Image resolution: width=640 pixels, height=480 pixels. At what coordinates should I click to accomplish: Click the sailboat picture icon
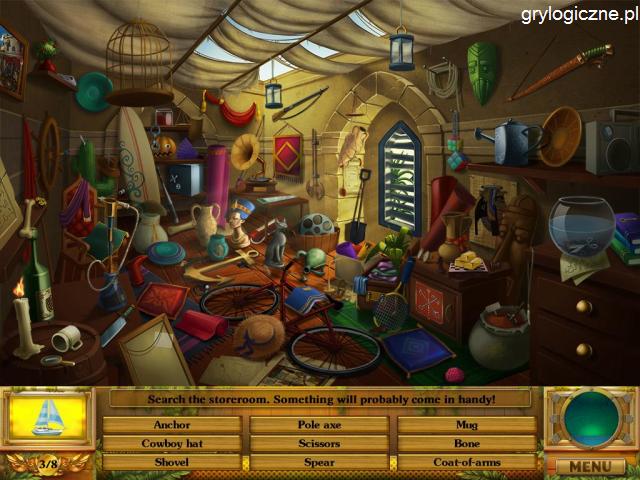pyautogui.click(x=47, y=417)
